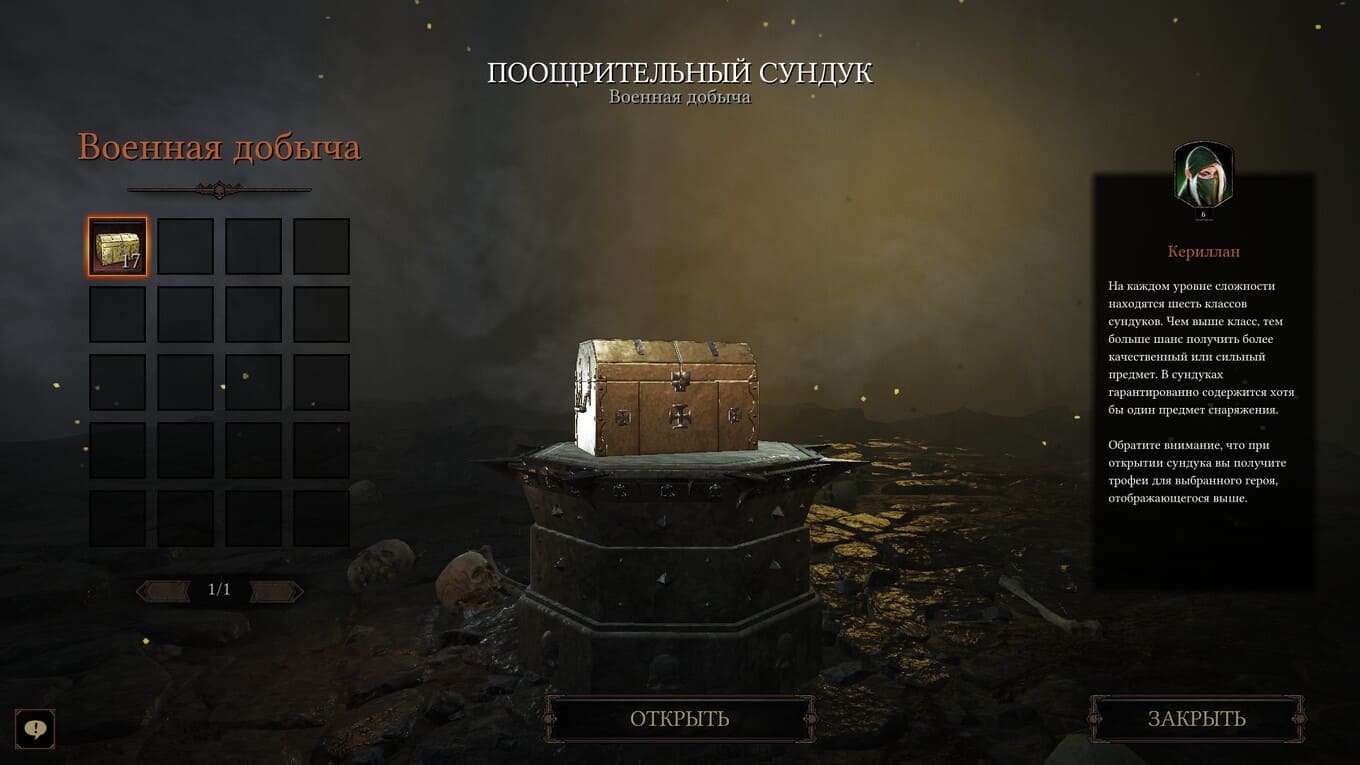Go to the previous inventory page arrow
Viewport: 1360px width, 765px height.
coord(163,591)
